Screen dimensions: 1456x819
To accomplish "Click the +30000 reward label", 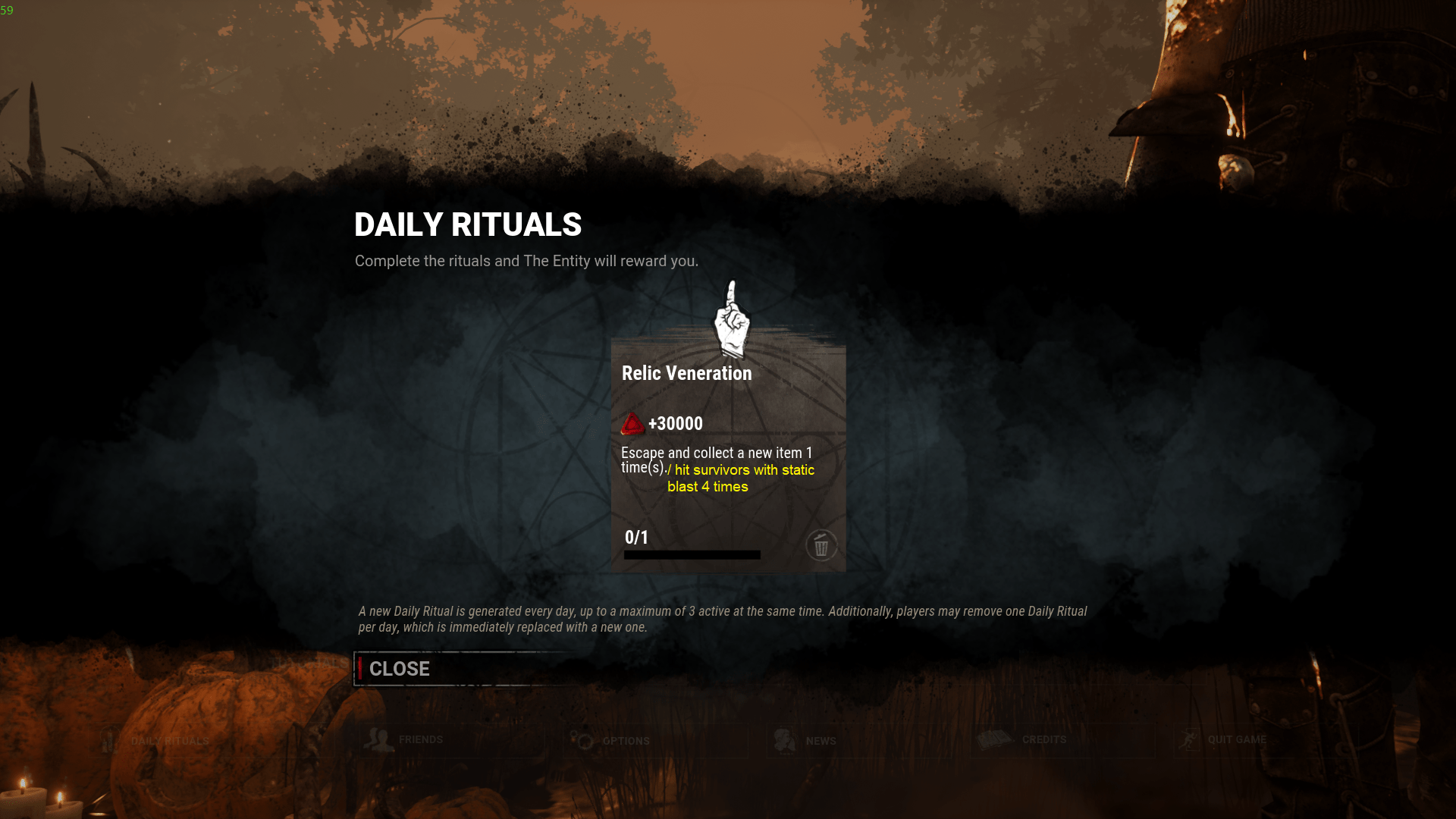I will point(674,423).
